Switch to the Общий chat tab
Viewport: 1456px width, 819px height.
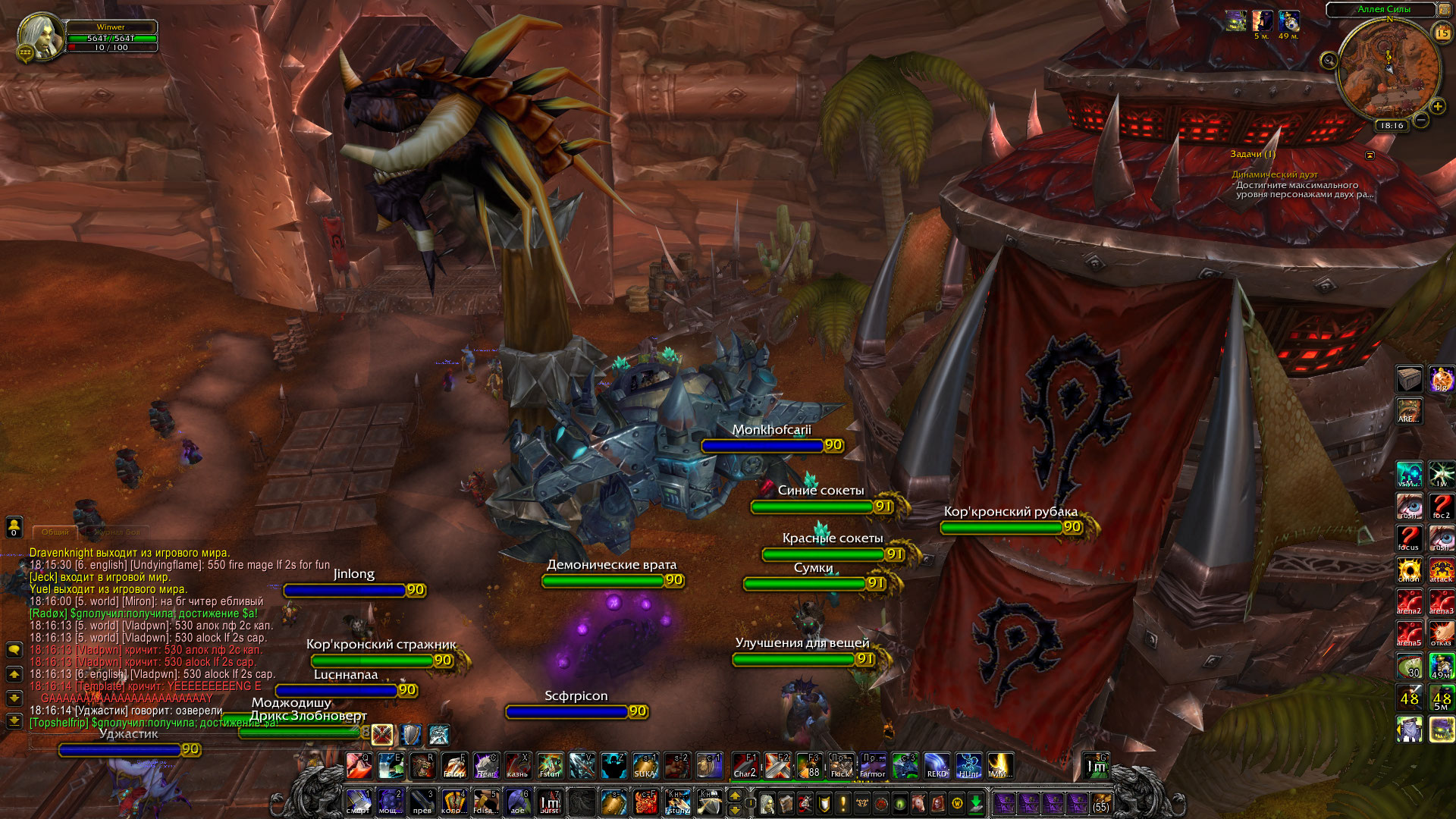pos(55,532)
